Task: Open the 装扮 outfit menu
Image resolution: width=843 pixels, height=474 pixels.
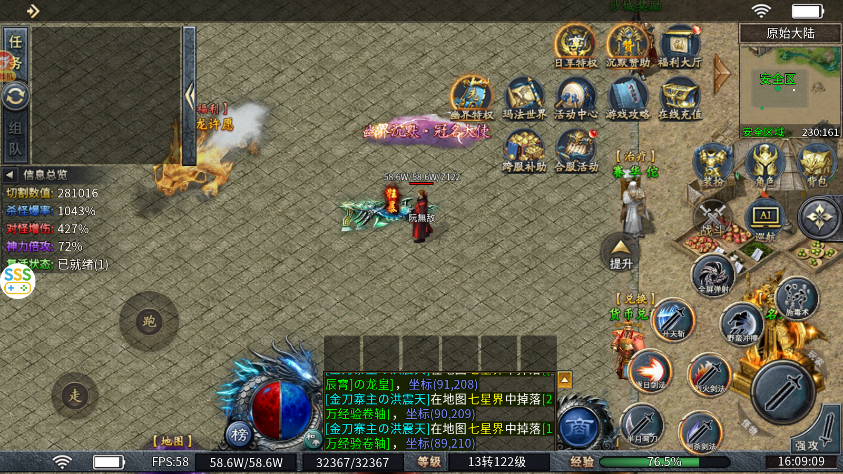Action: [x=712, y=164]
